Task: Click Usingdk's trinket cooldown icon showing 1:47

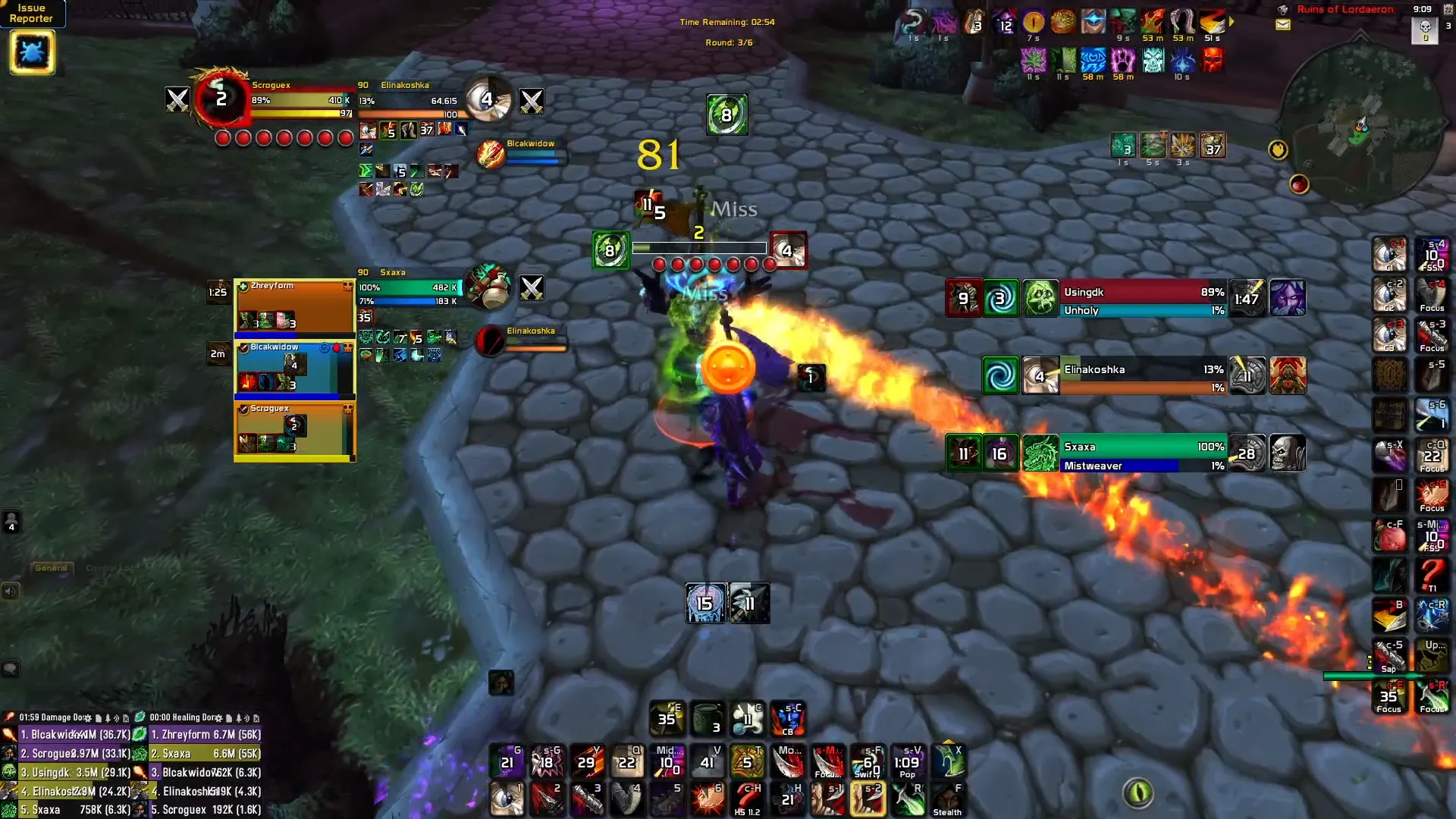Action: click(1248, 297)
